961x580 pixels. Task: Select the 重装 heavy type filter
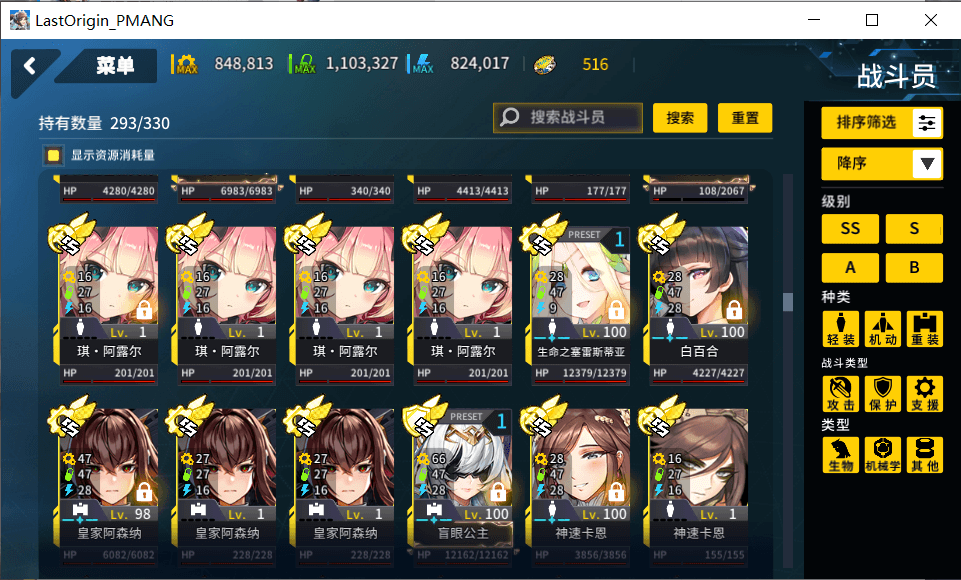(x=925, y=330)
